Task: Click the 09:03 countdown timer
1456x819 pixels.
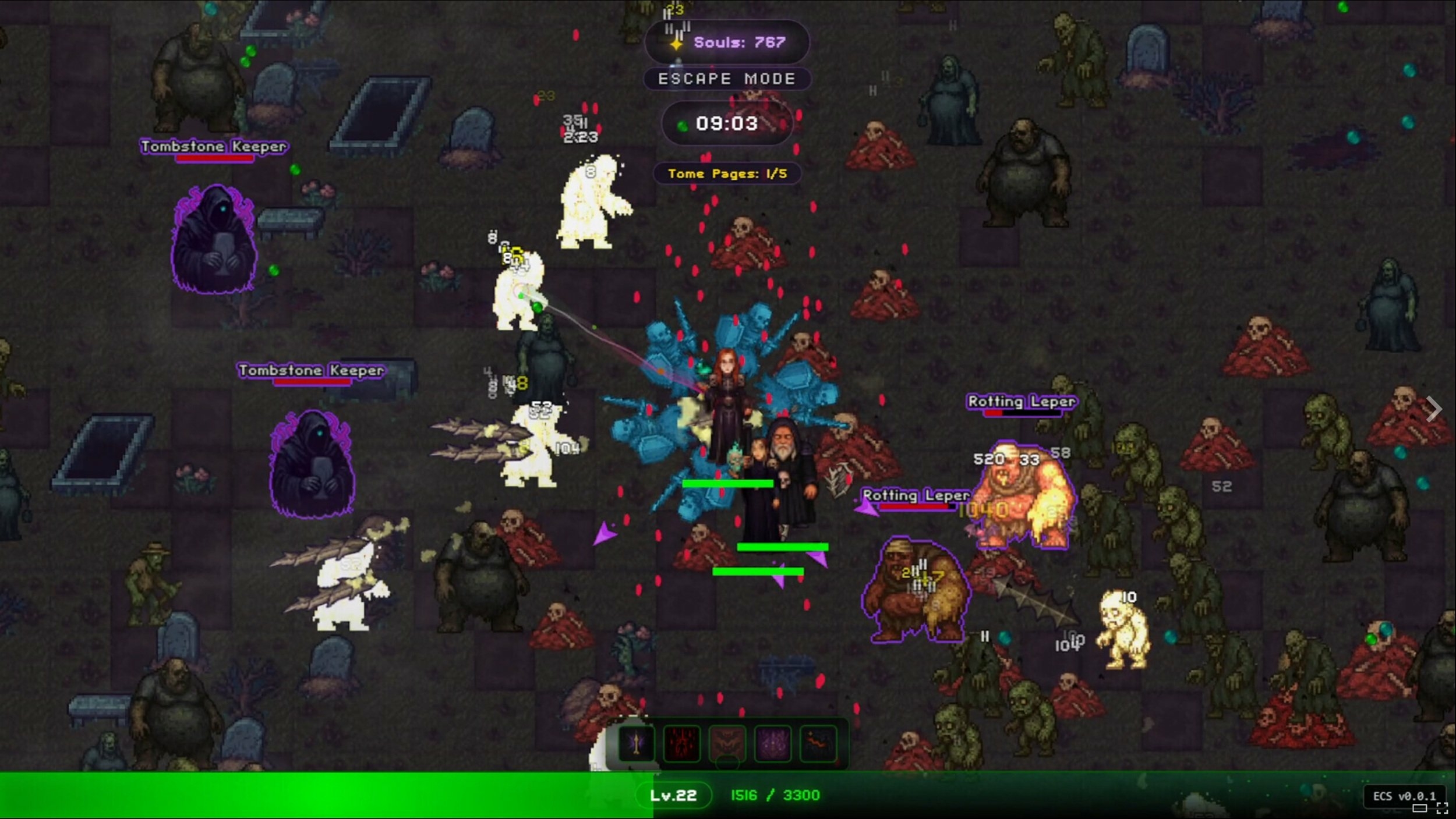Action: (x=727, y=123)
